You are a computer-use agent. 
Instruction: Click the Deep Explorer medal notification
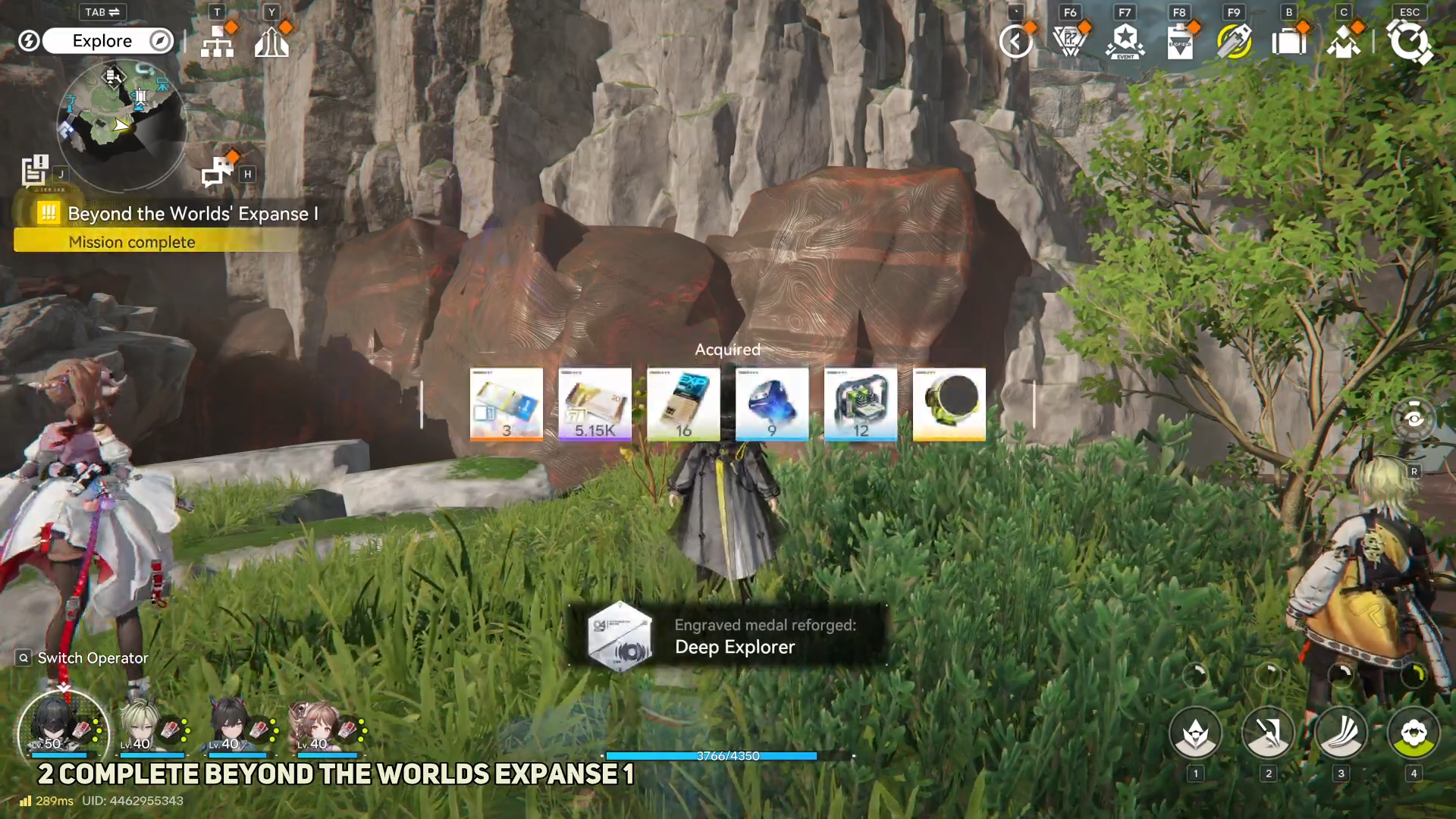click(728, 636)
